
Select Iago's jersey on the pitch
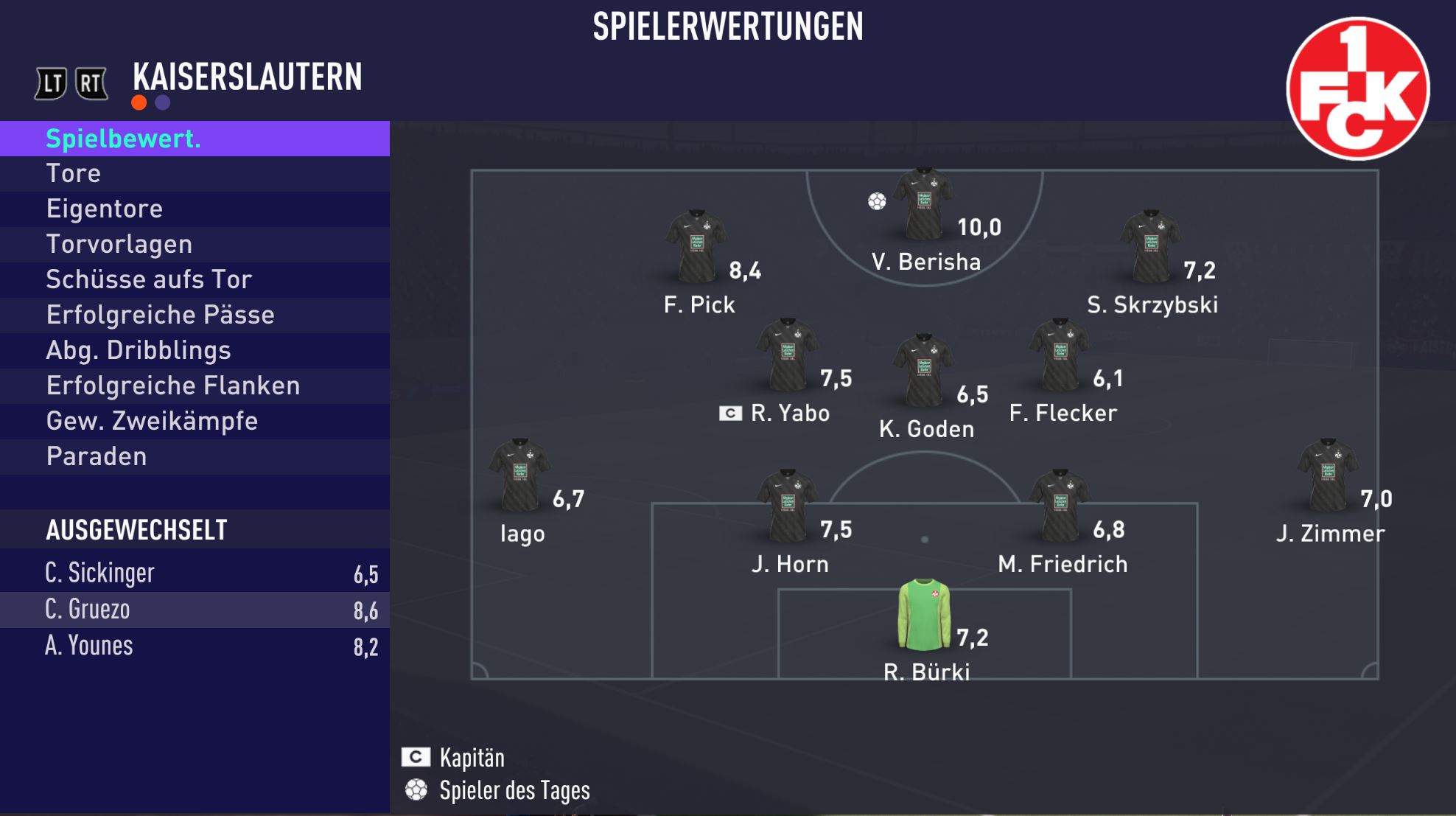pyautogui.click(x=520, y=476)
